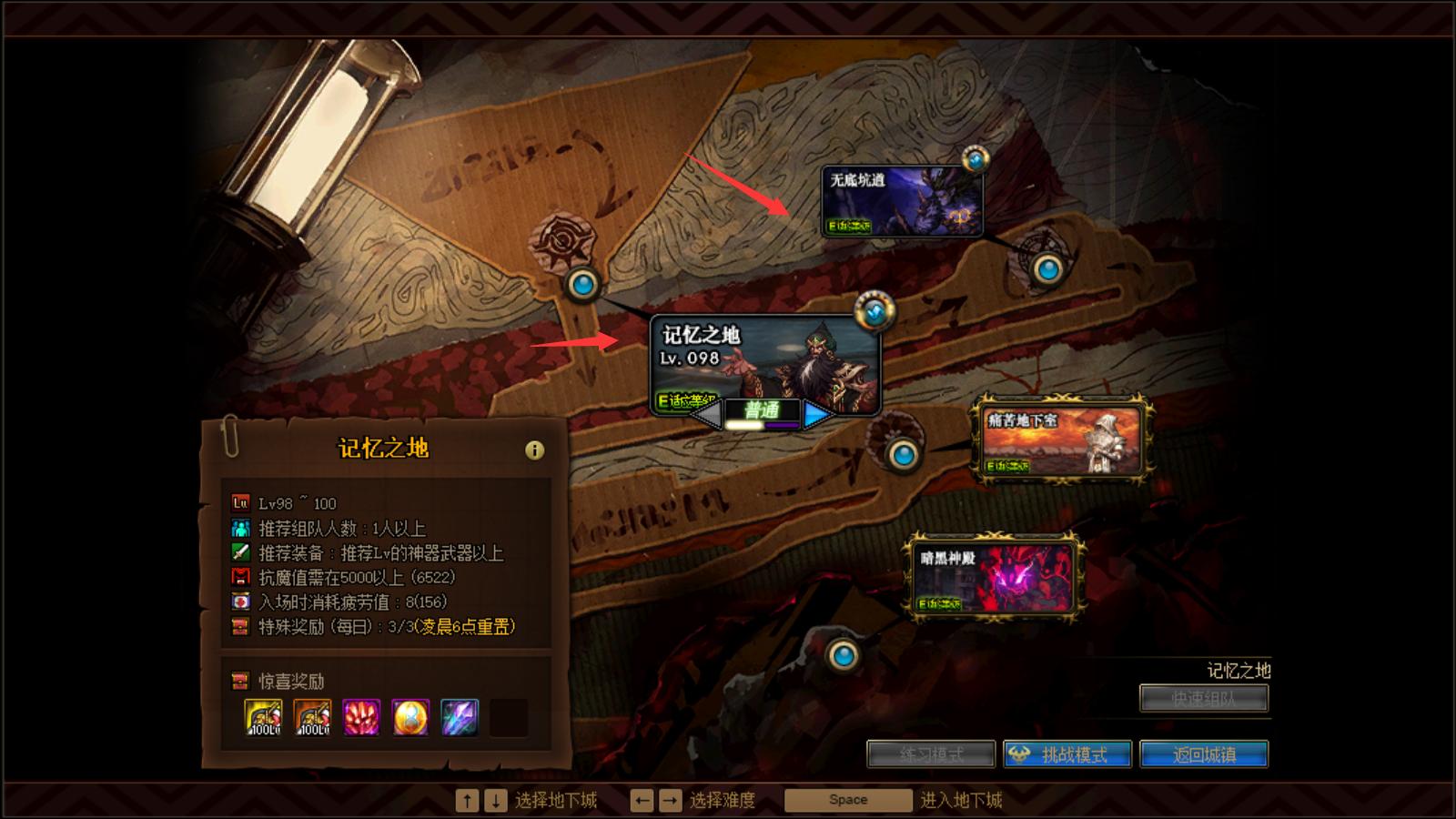Click the 快速组队 button
The width and height of the screenshot is (1456, 819).
click(x=1203, y=698)
